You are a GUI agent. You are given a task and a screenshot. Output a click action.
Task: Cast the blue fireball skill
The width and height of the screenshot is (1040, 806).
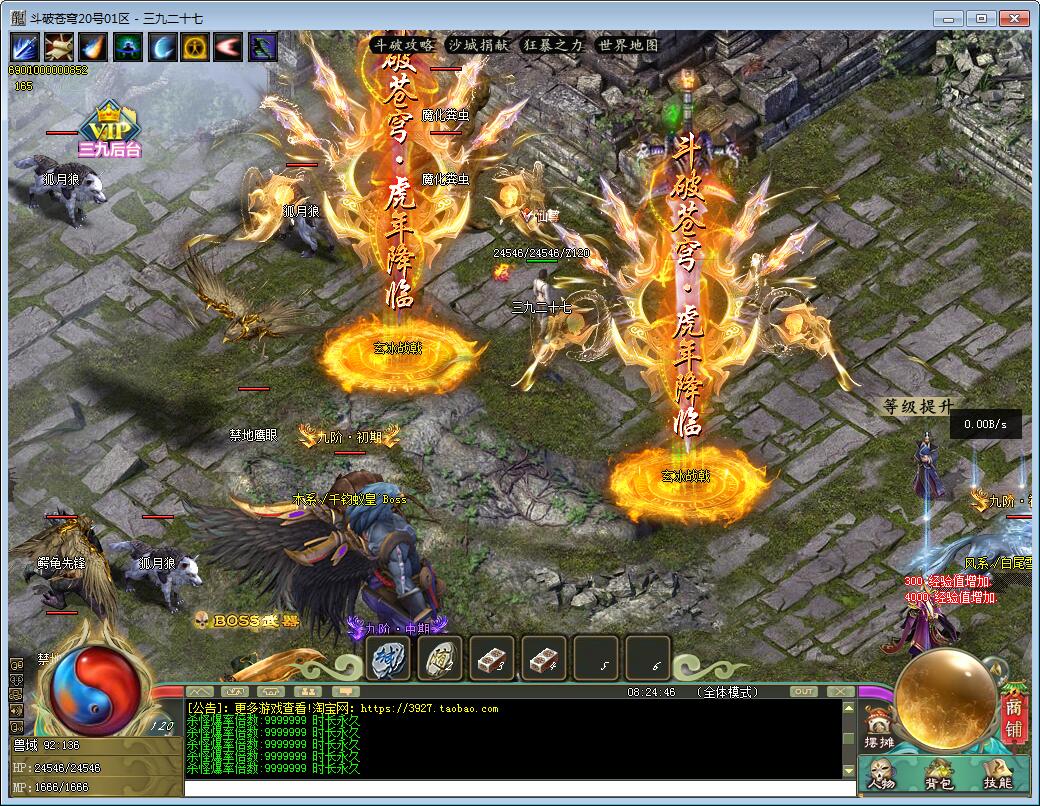coord(93,47)
